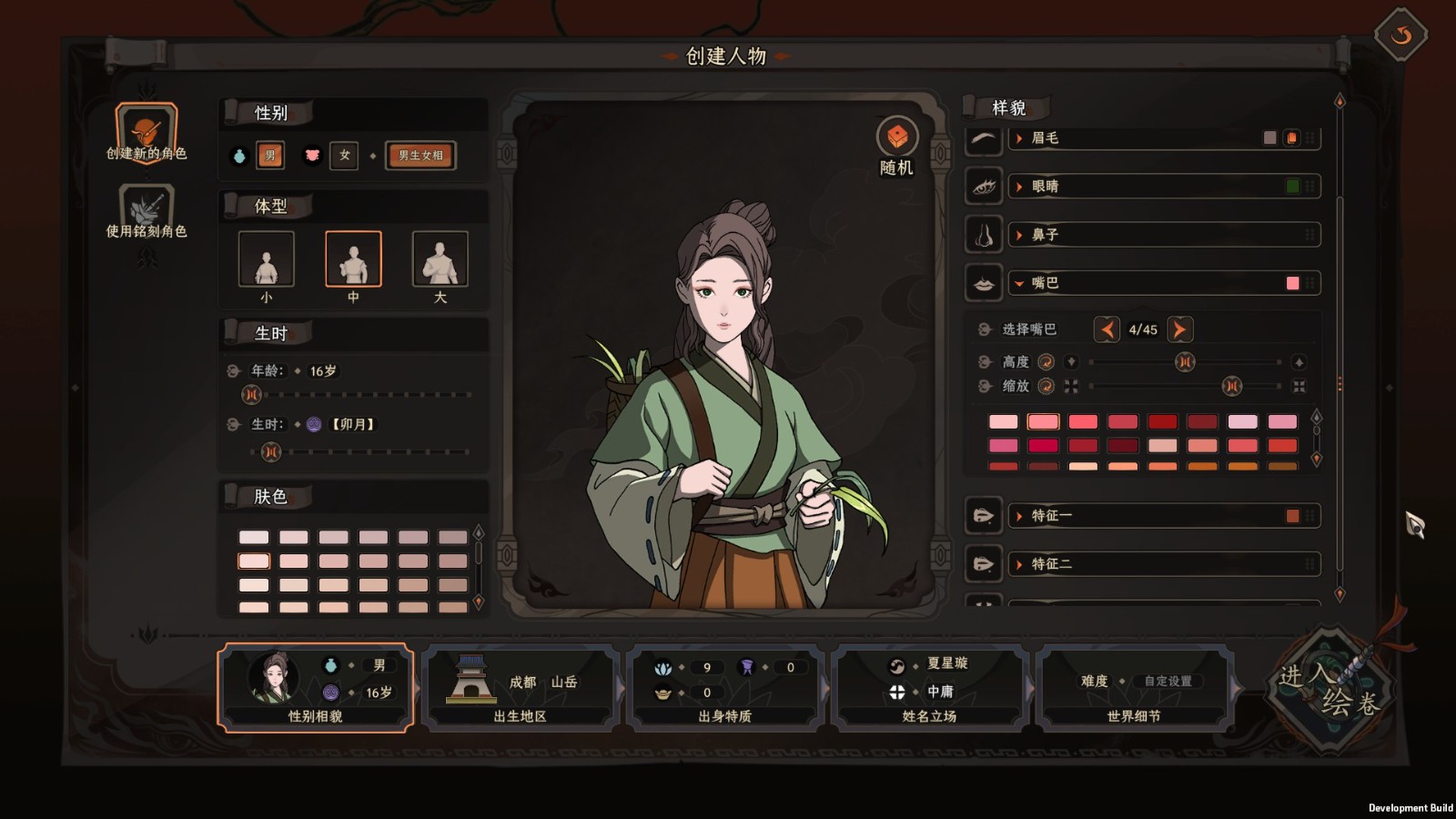Expand the 特征二 section
This screenshot has width=1456, height=819.
coord(1051,564)
